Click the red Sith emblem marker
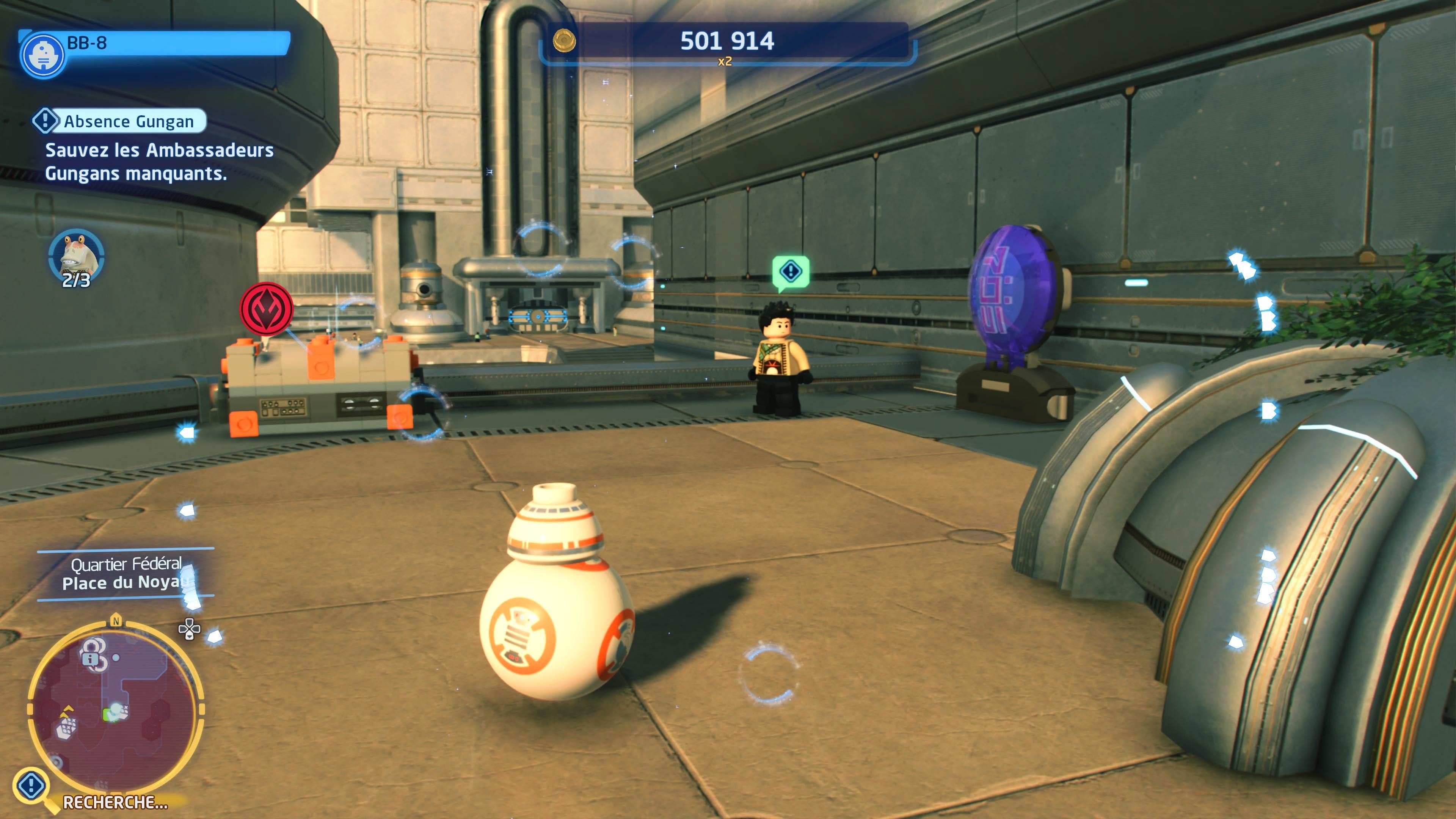 point(267,309)
